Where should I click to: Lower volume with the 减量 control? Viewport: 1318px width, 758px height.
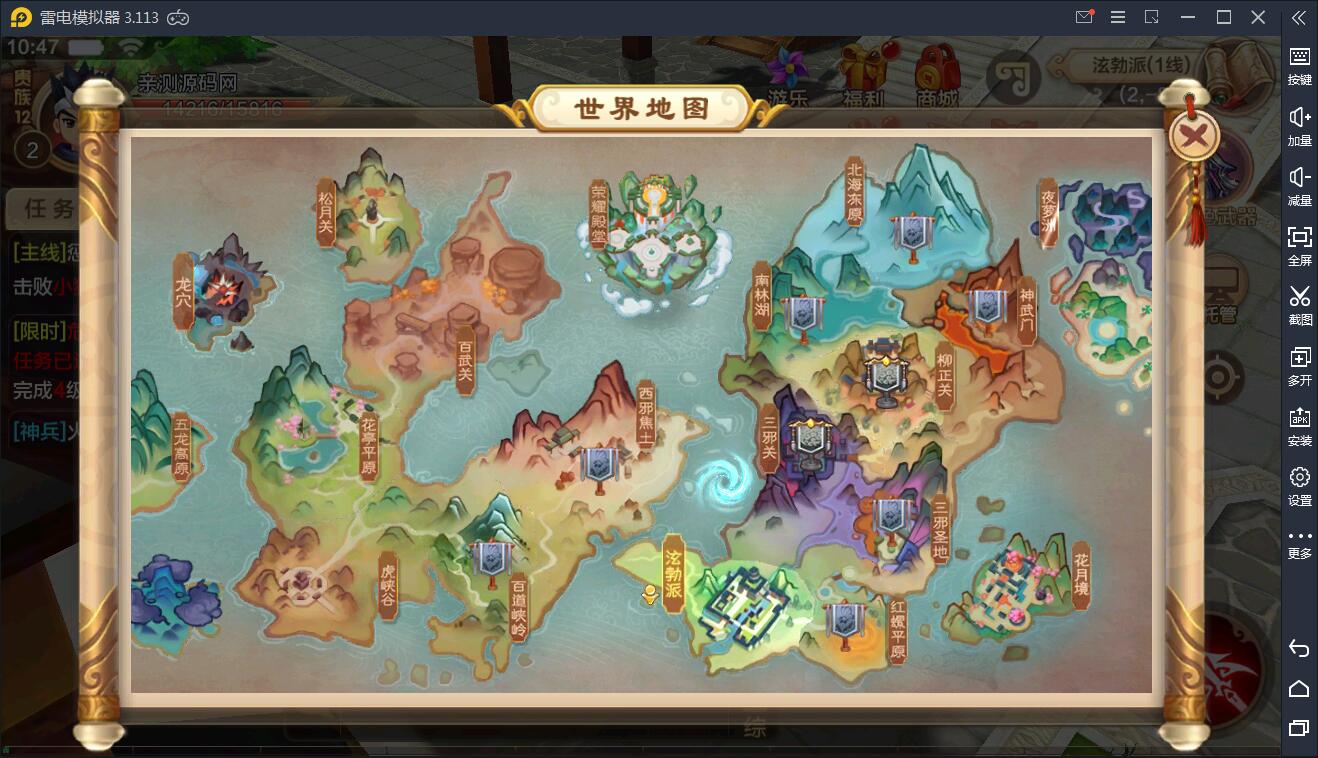tap(1300, 186)
